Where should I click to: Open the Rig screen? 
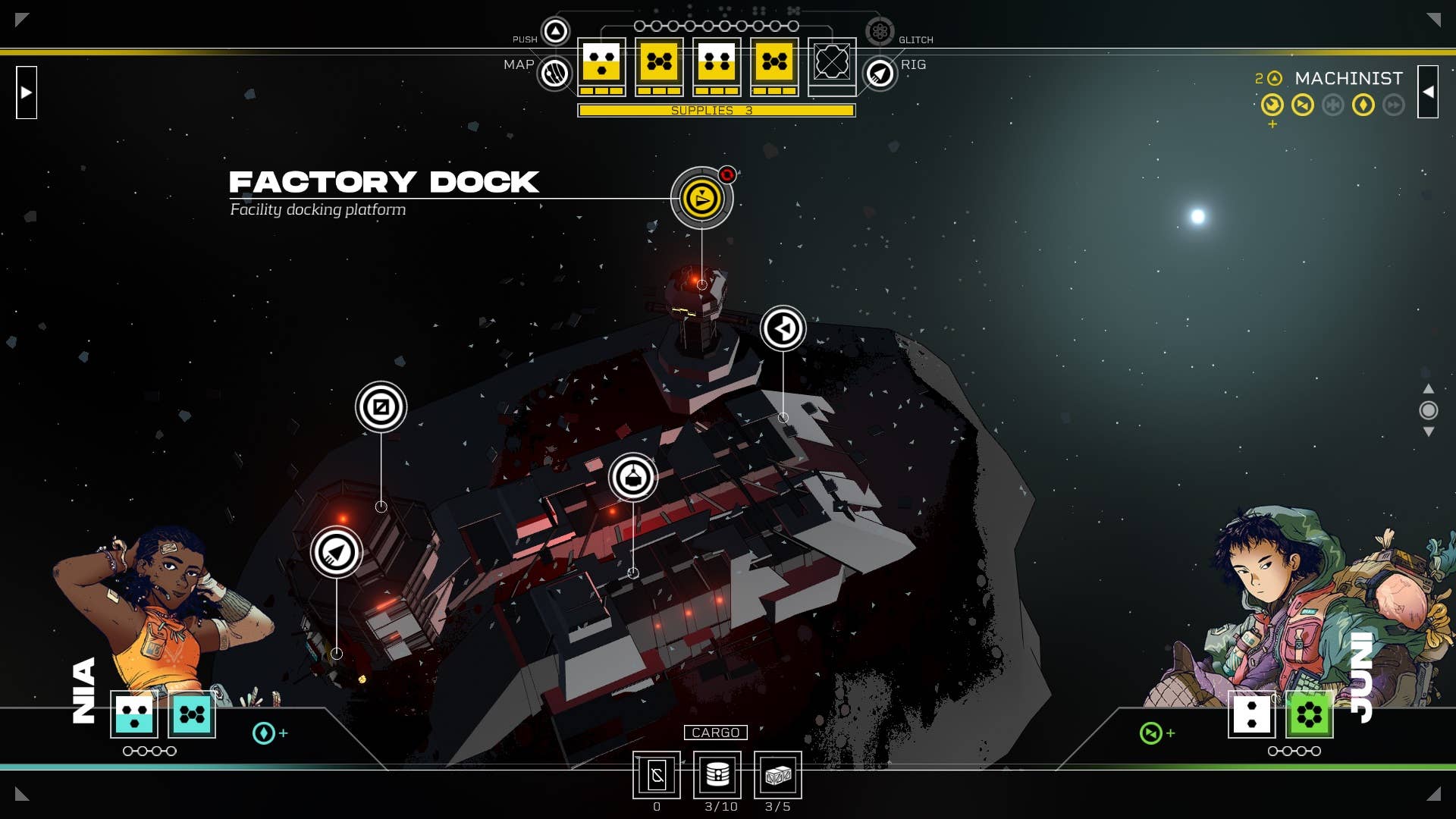[880, 74]
